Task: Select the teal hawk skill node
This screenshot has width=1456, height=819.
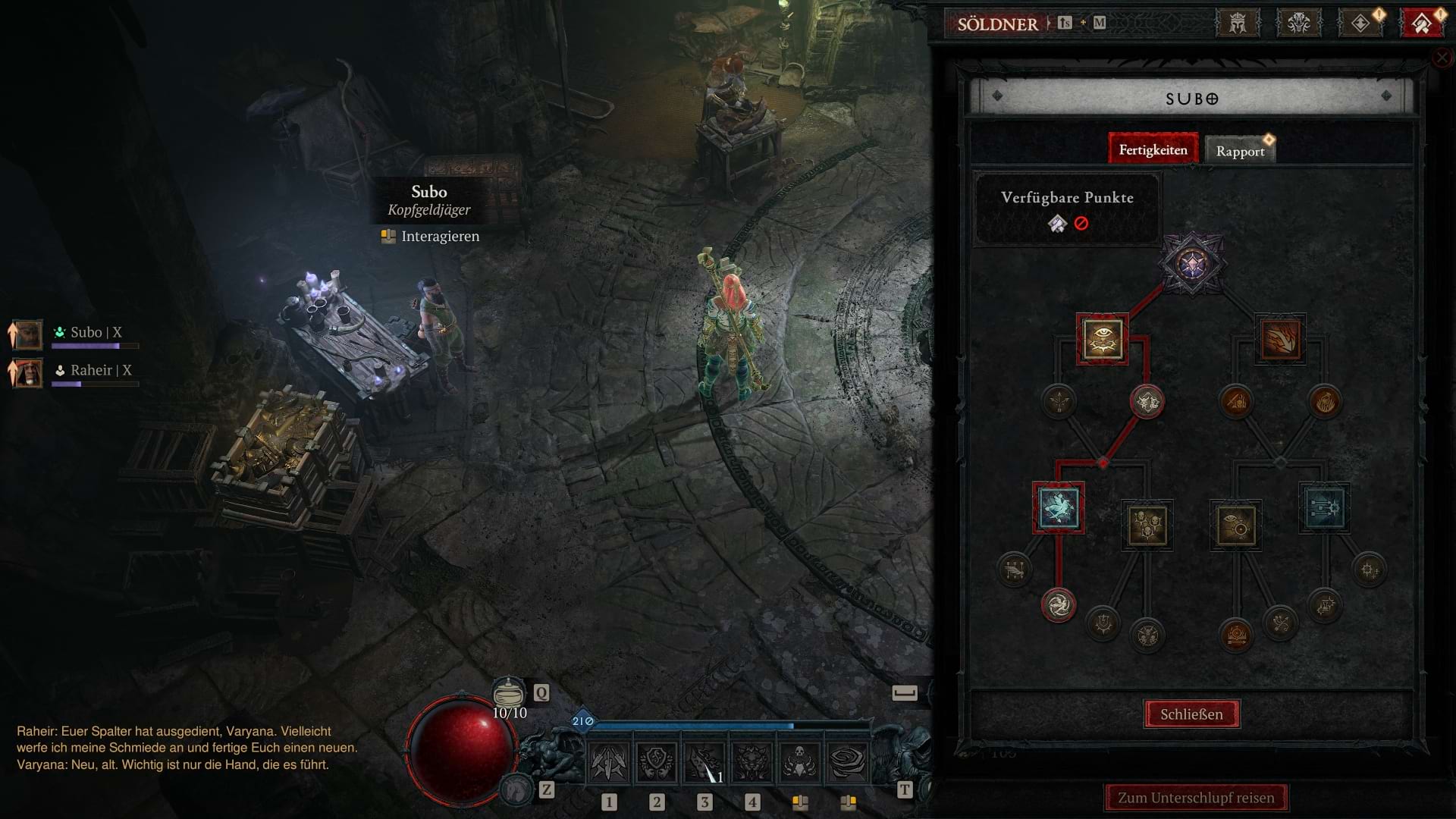Action: (x=1059, y=510)
